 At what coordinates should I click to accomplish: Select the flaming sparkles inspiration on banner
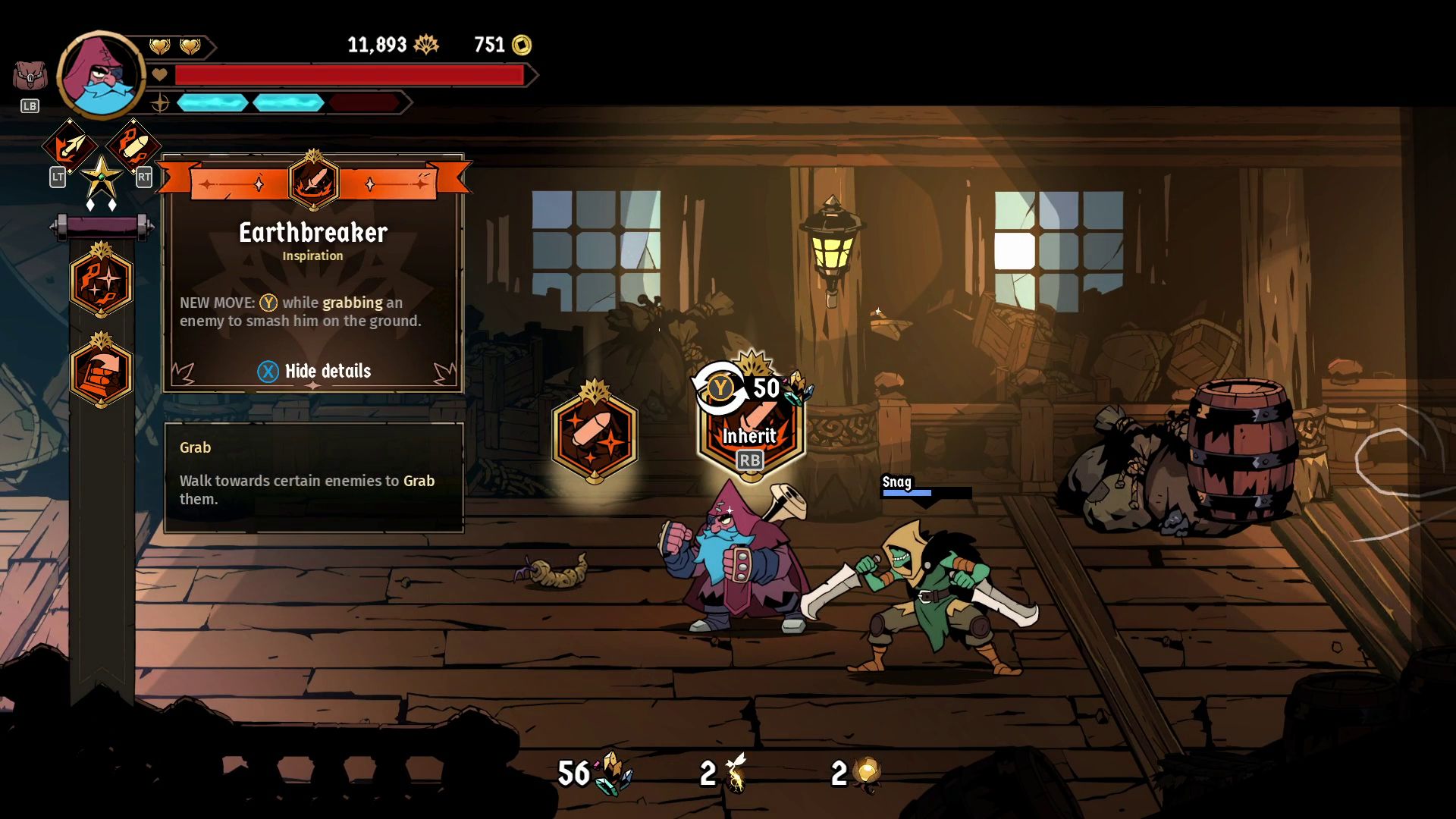tap(101, 281)
